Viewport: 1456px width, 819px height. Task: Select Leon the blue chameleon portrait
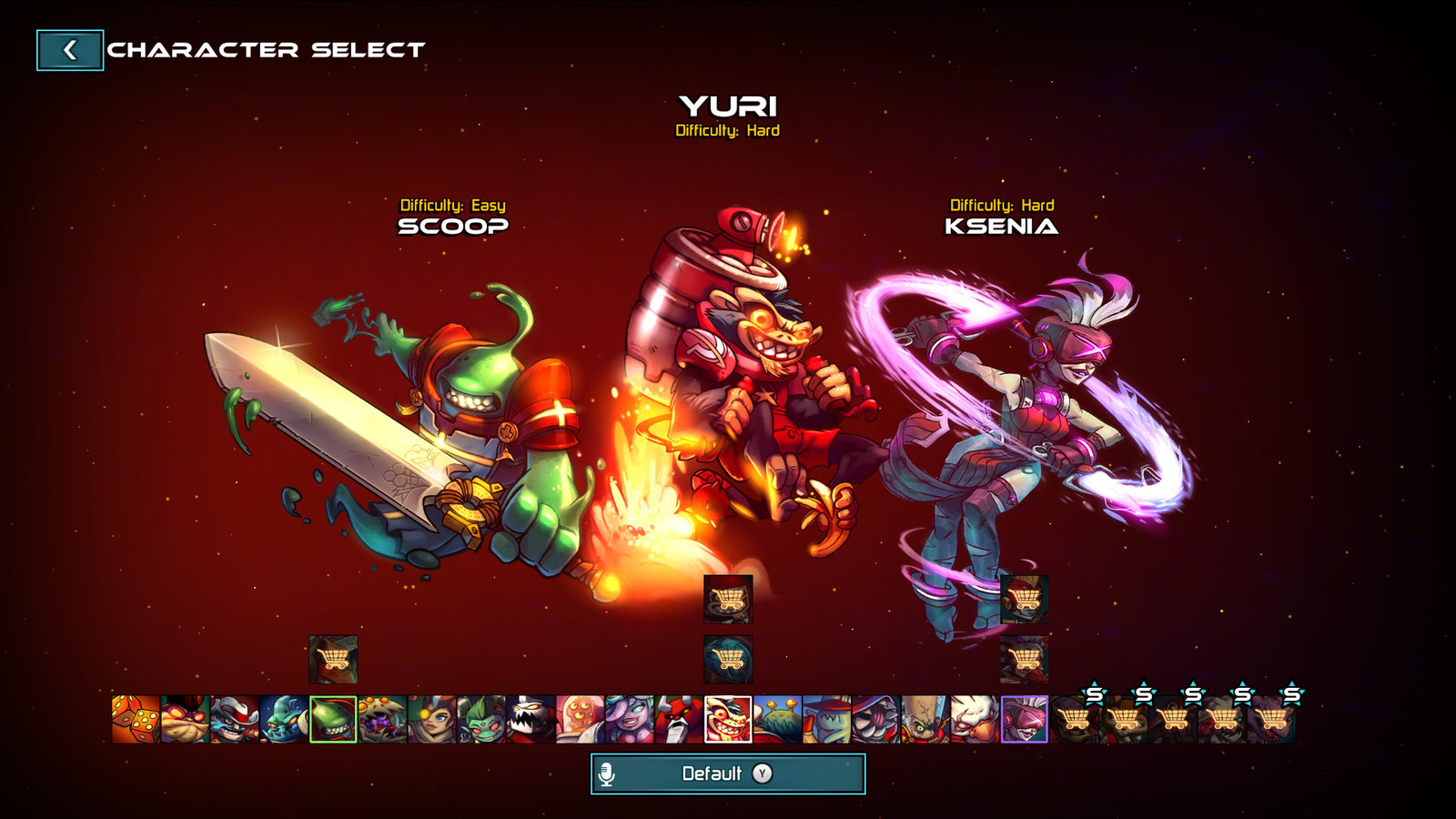(283, 719)
